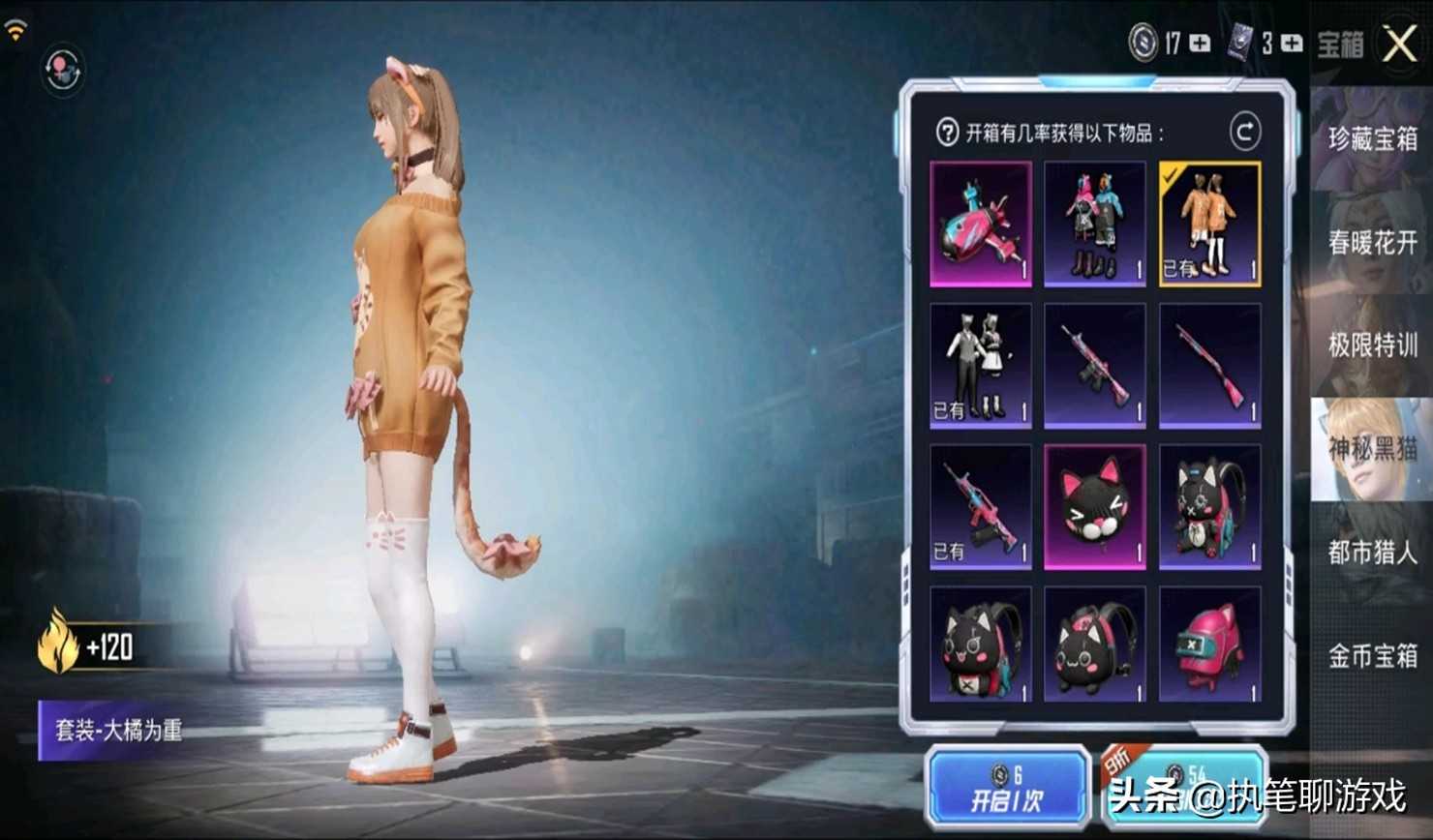
Task: Preview the pink airplane skin reward
Action: (981, 224)
